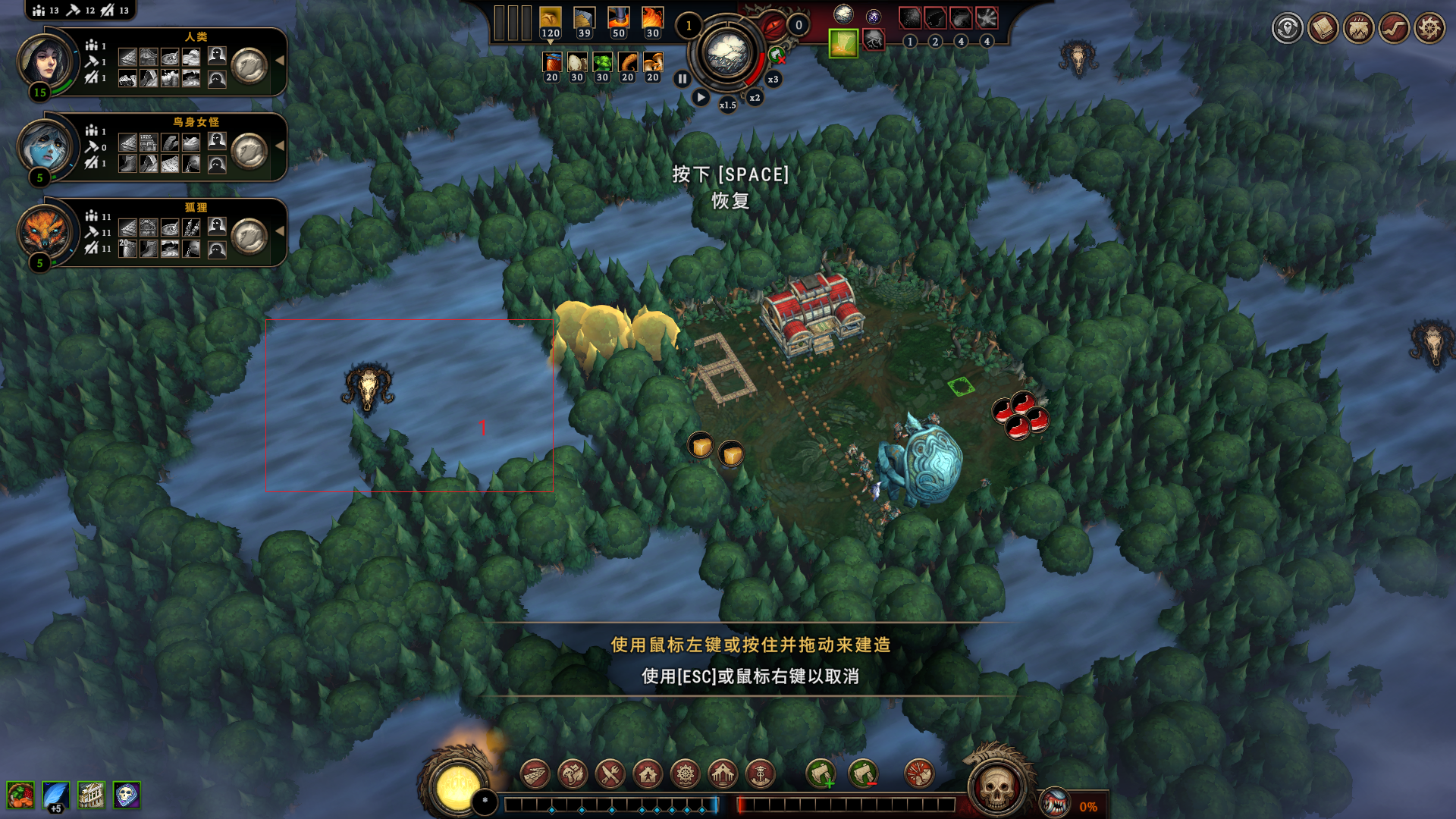Screen dimensions: 1456x819
Task: Open the knife-and-fork food build category
Action: coord(610,774)
